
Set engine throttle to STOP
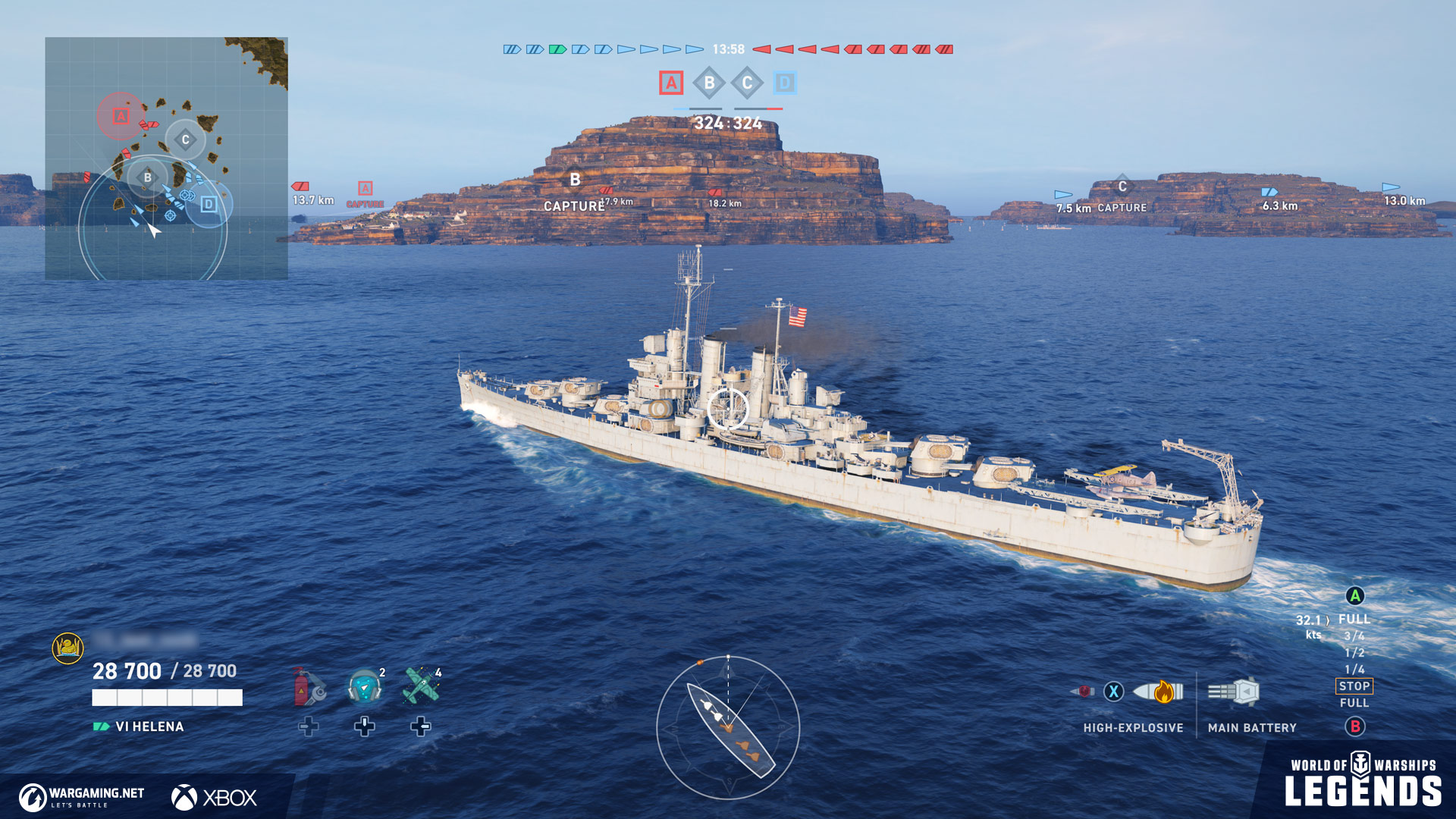(1354, 686)
